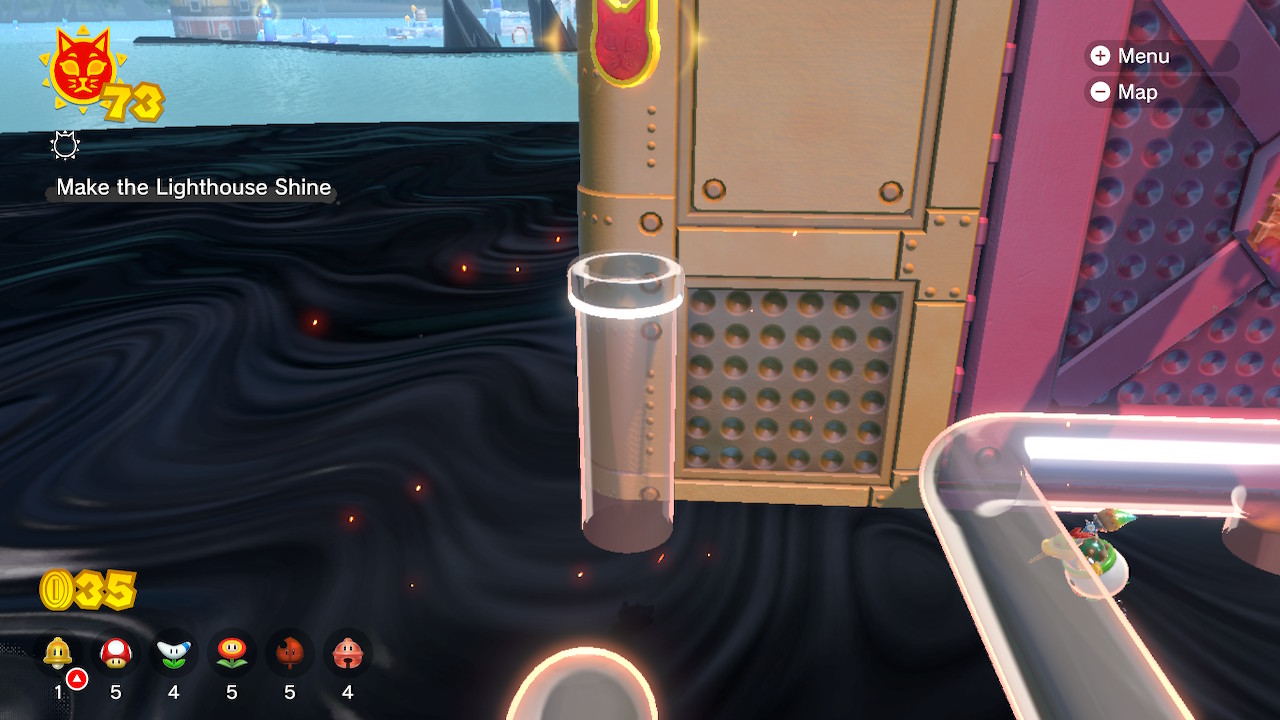Click the Cat Shine counter icon
This screenshot has height=720, width=1280.
click(82, 72)
